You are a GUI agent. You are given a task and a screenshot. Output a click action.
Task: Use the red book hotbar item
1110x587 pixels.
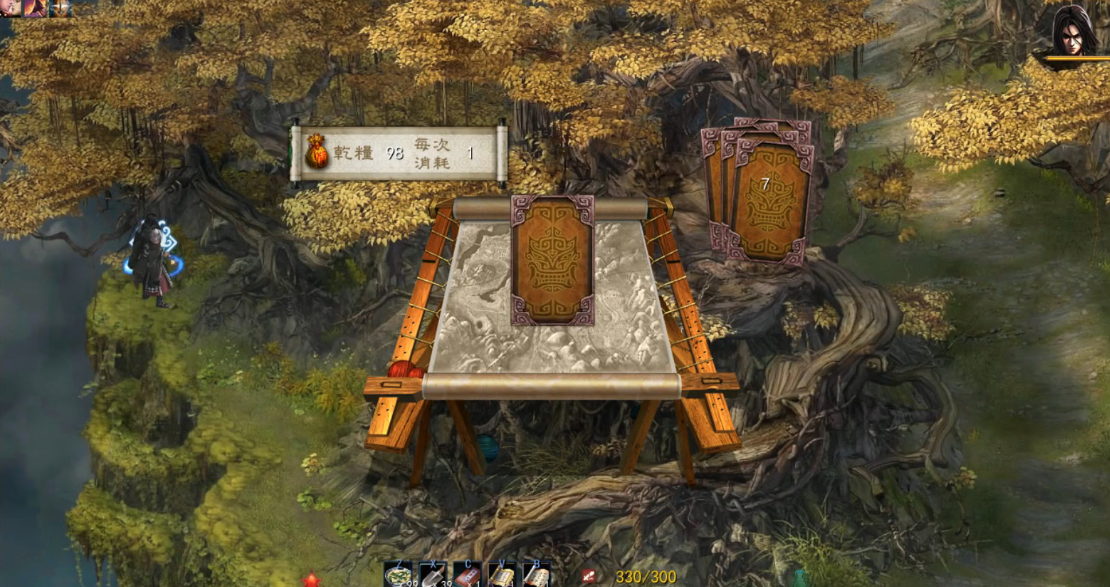coord(467,575)
